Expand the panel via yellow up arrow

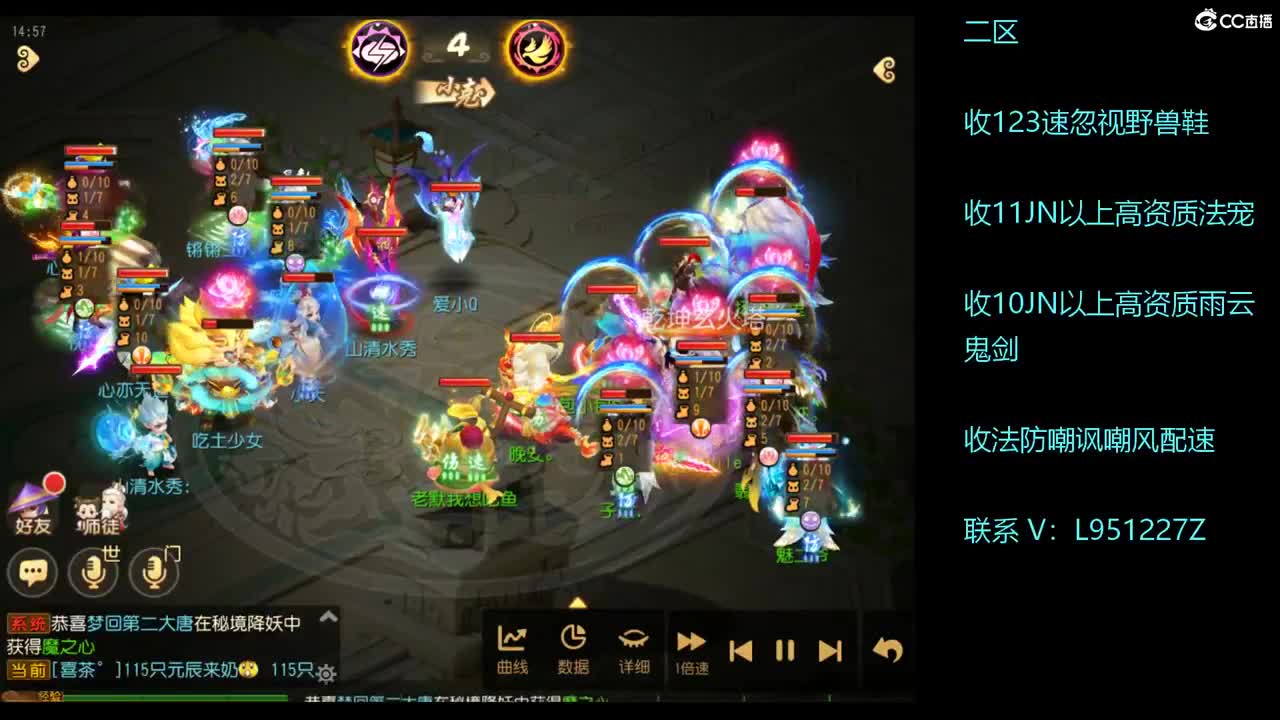pos(578,601)
